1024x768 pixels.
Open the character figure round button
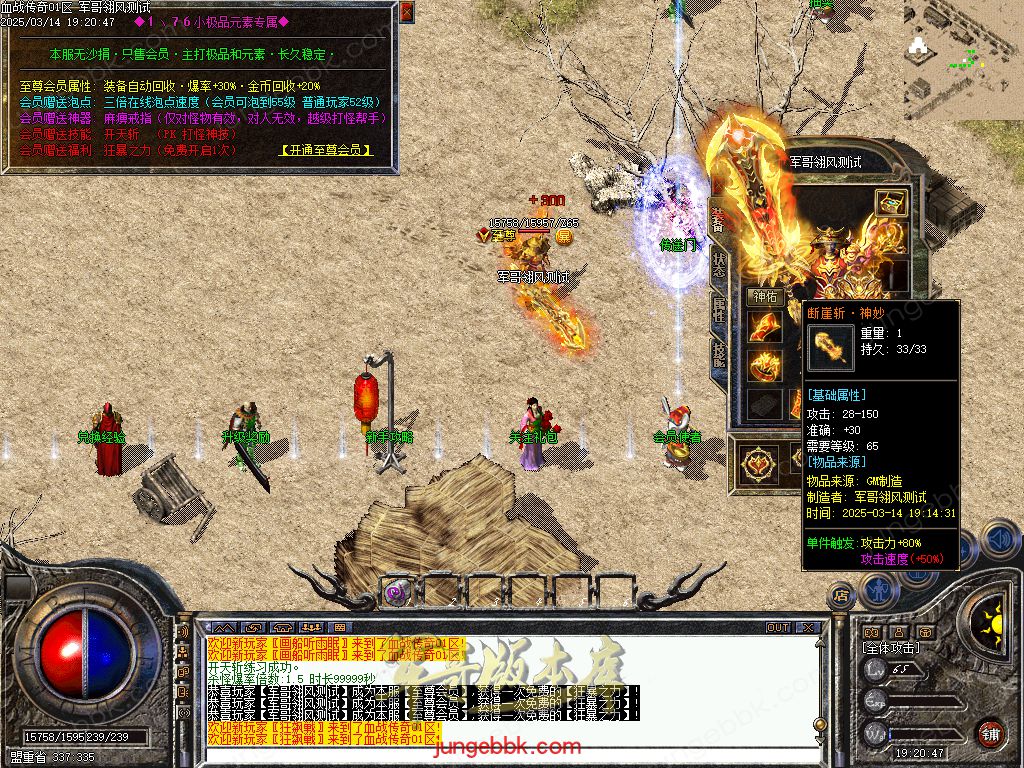click(880, 590)
